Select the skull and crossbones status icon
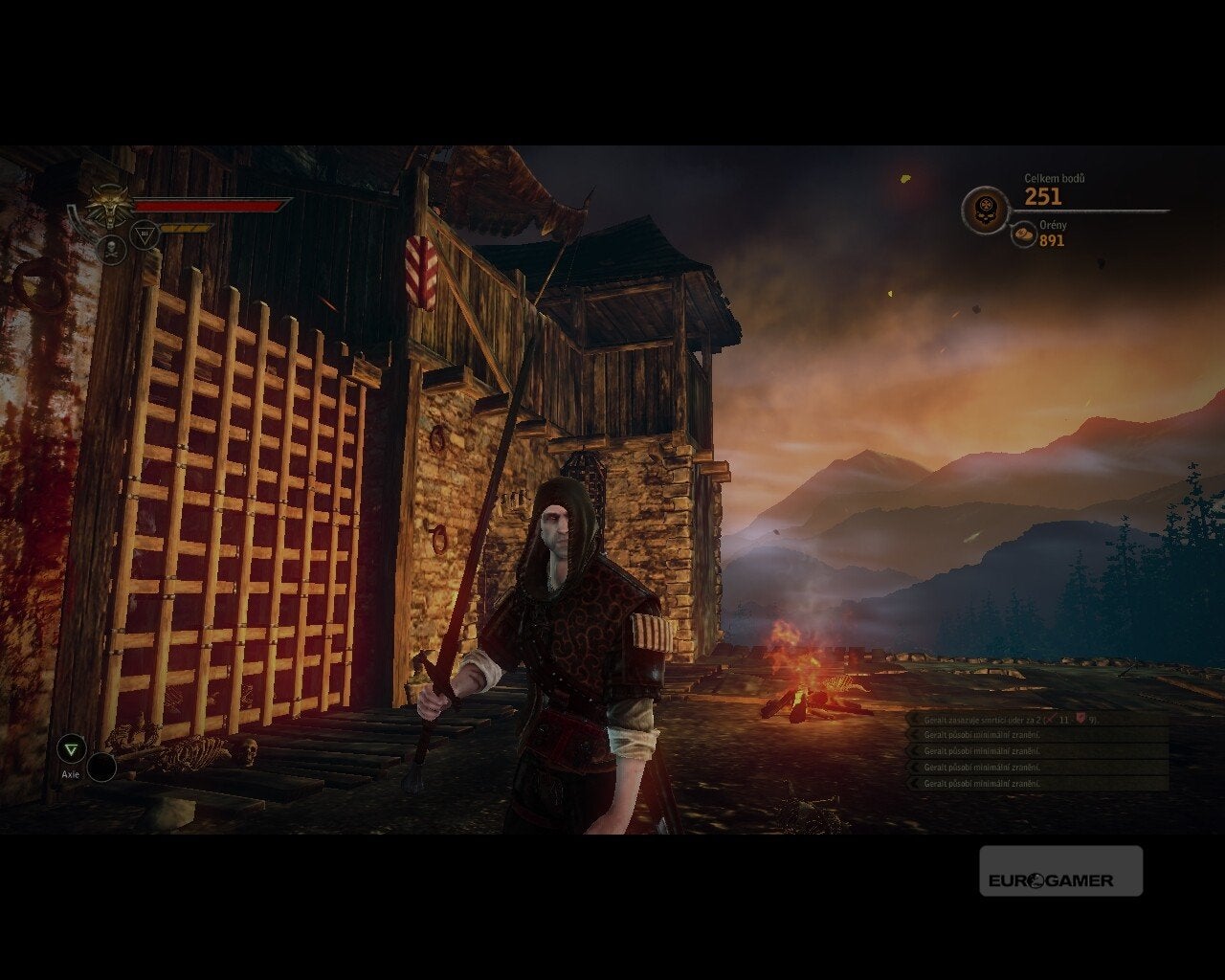The image size is (1225, 980). [112, 250]
